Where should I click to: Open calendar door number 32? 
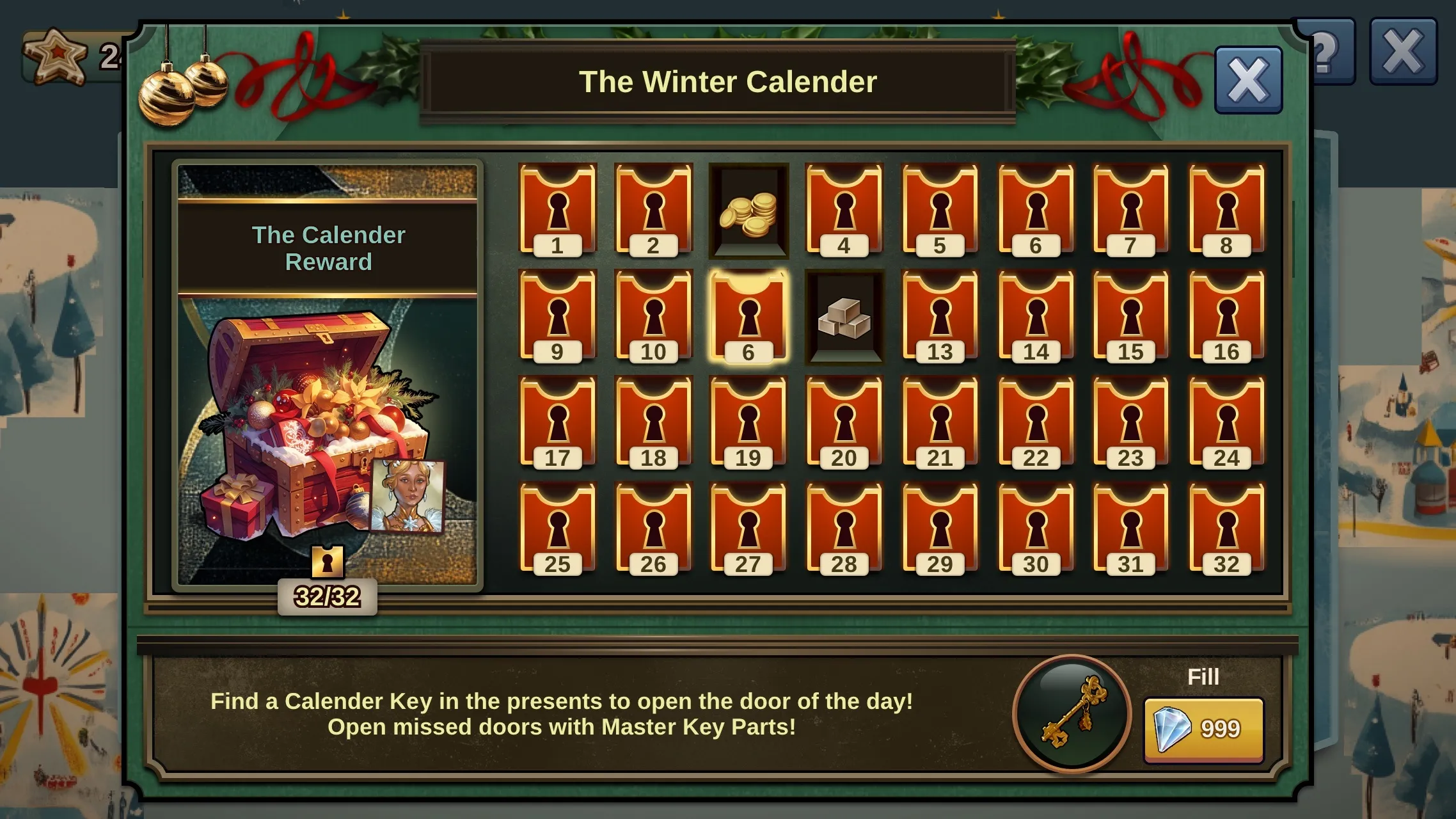click(1226, 529)
